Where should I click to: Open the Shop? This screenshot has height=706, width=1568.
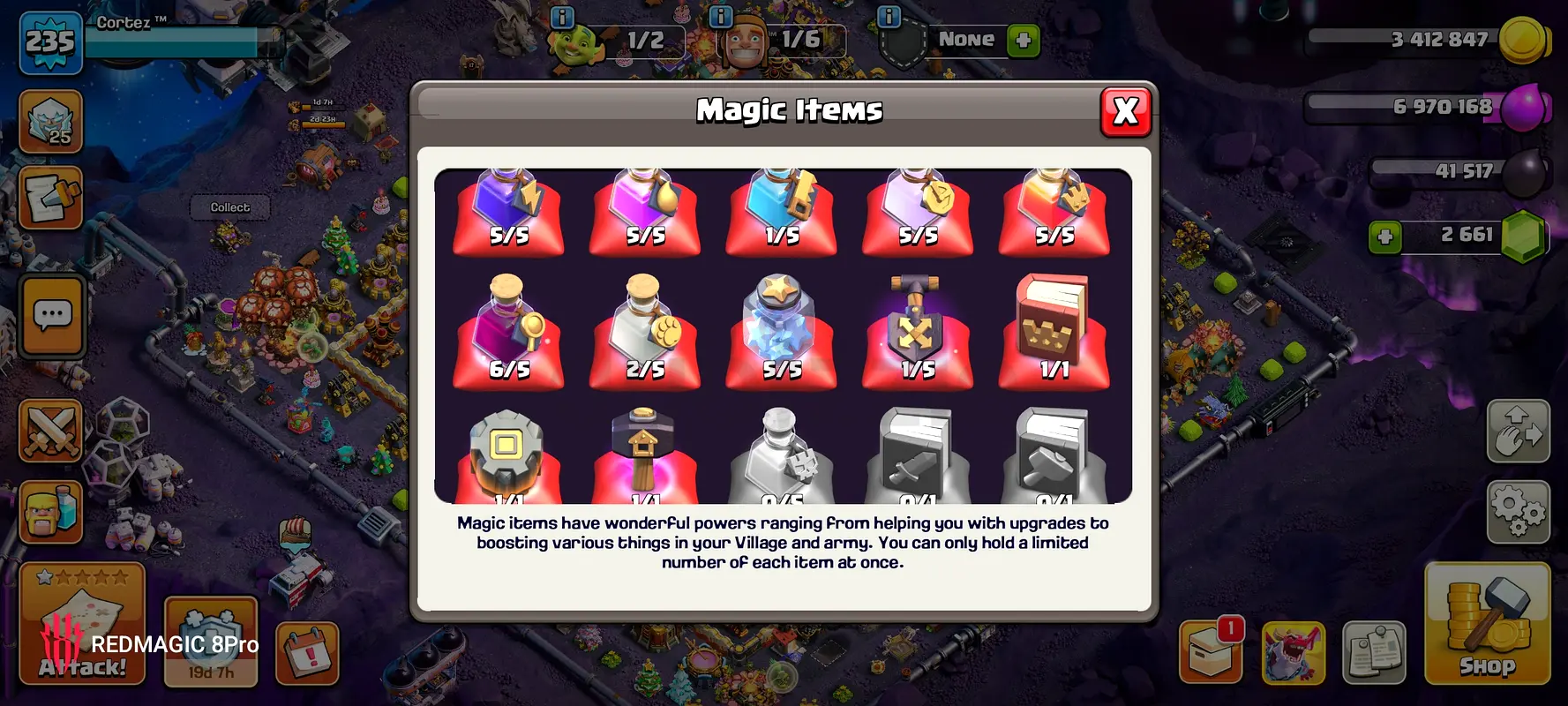[x=1487, y=624]
